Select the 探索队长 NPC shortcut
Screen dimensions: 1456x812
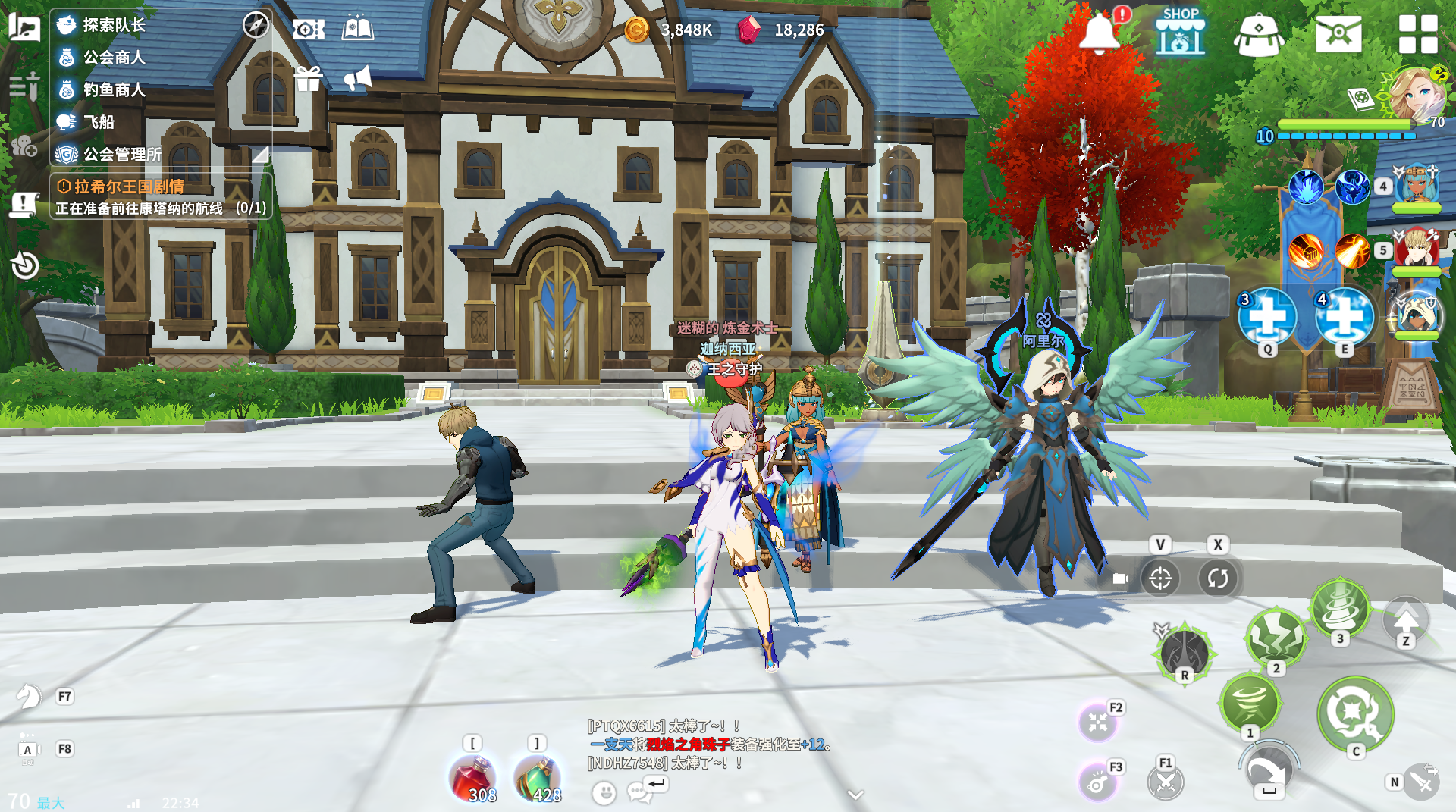(x=114, y=25)
